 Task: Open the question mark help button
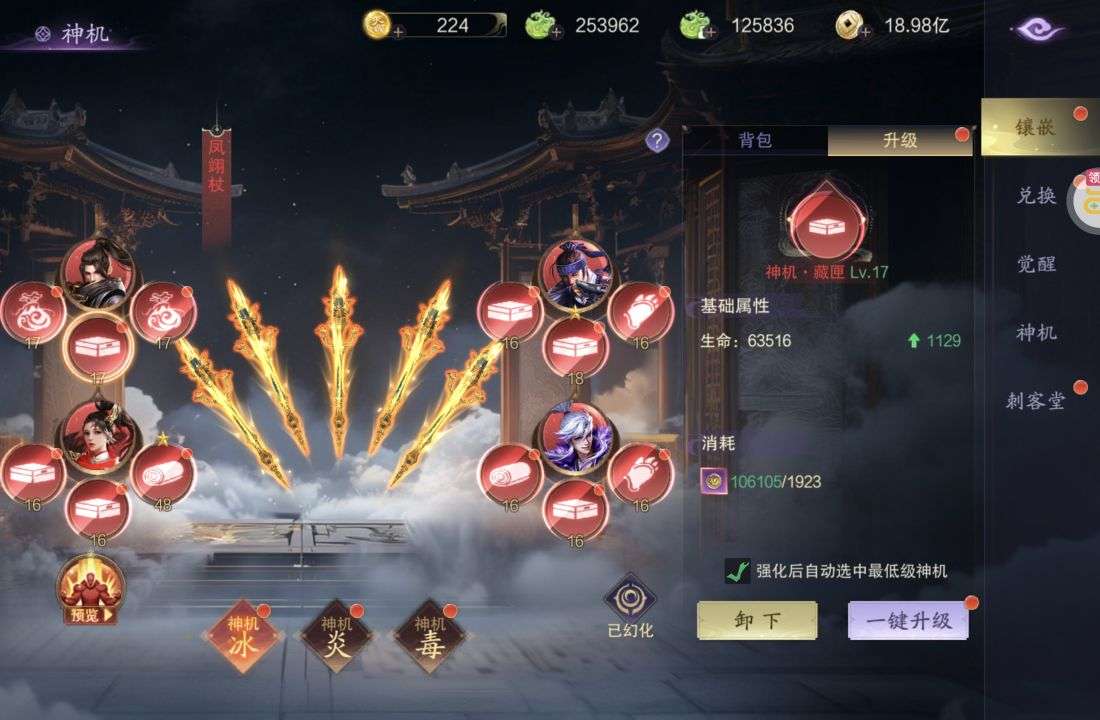657,141
